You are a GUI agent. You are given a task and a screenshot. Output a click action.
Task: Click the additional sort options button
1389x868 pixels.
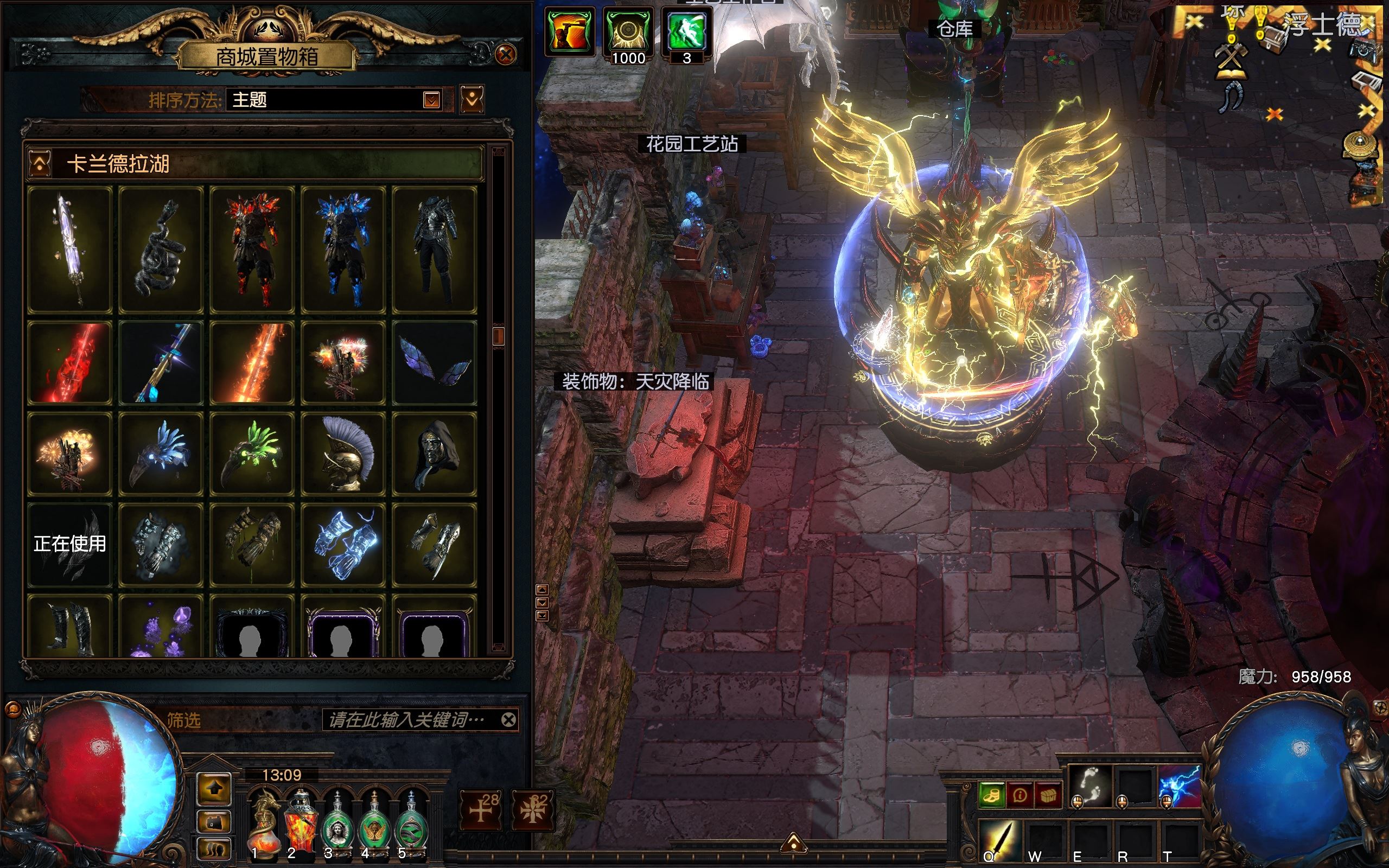472,100
